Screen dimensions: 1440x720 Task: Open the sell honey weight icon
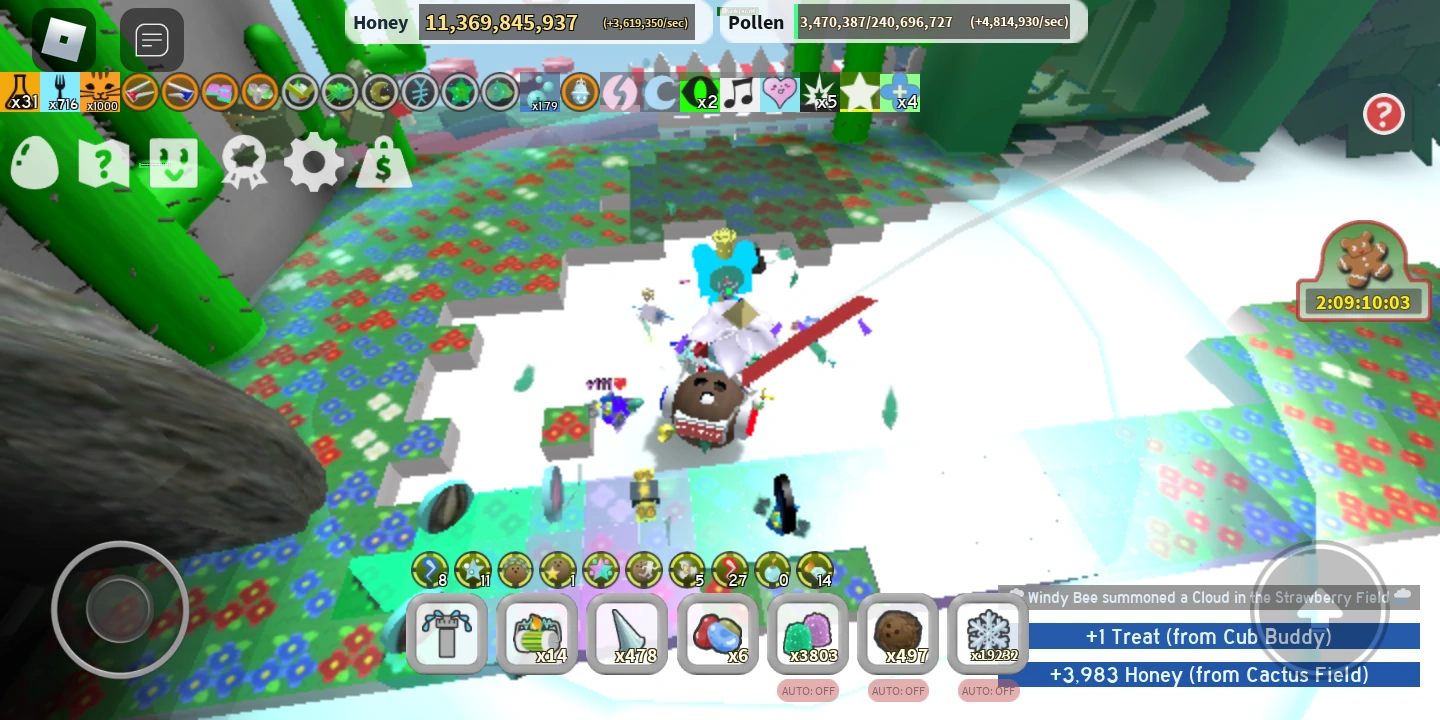pyautogui.click(x=384, y=162)
